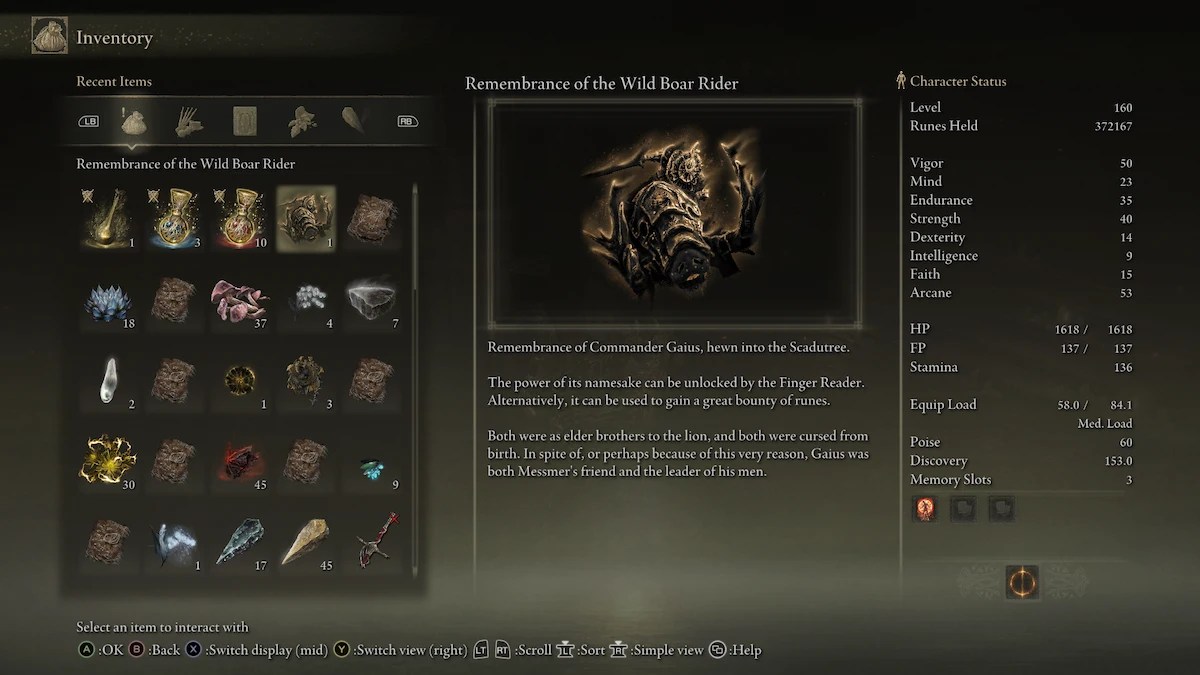Choose the golden lightning flower stack of 30
This screenshot has height=675, width=1200.
[x=106, y=460]
